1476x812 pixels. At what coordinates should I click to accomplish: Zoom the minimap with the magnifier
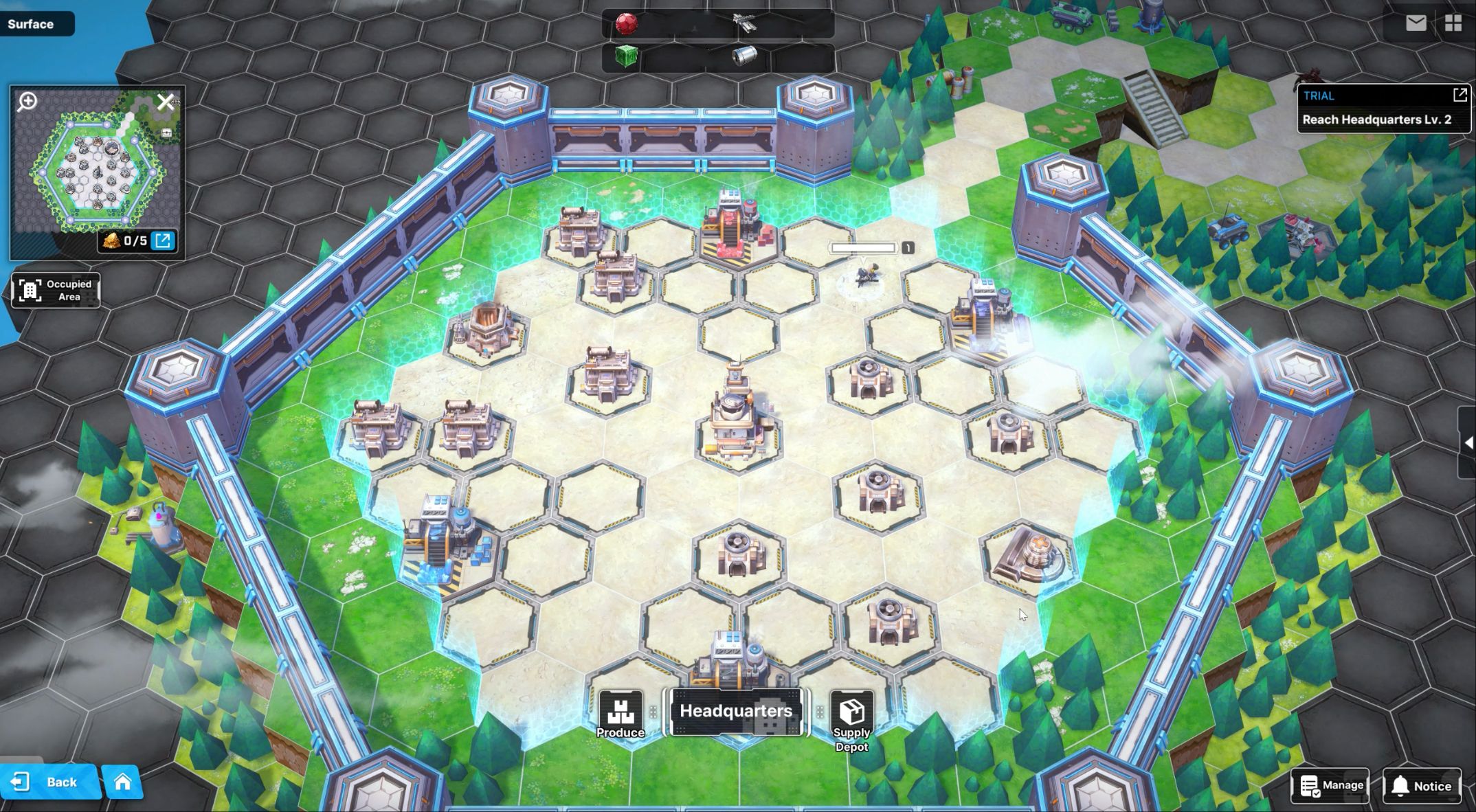(27, 102)
